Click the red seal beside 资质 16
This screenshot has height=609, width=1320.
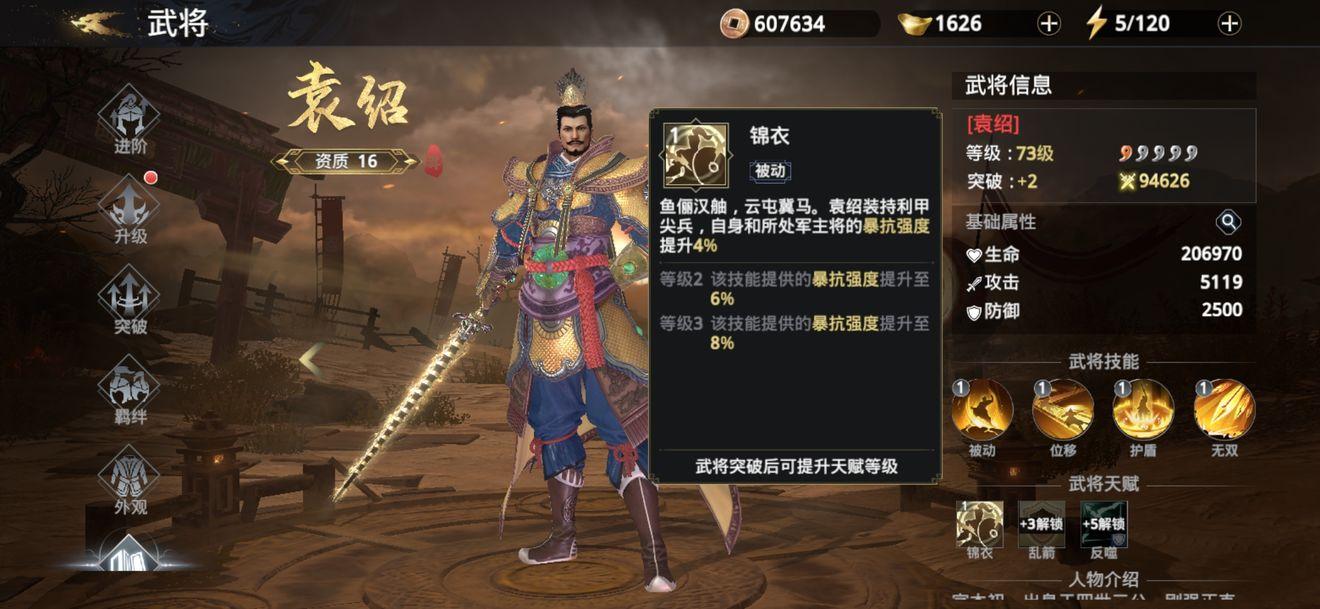(x=434, y=161)
